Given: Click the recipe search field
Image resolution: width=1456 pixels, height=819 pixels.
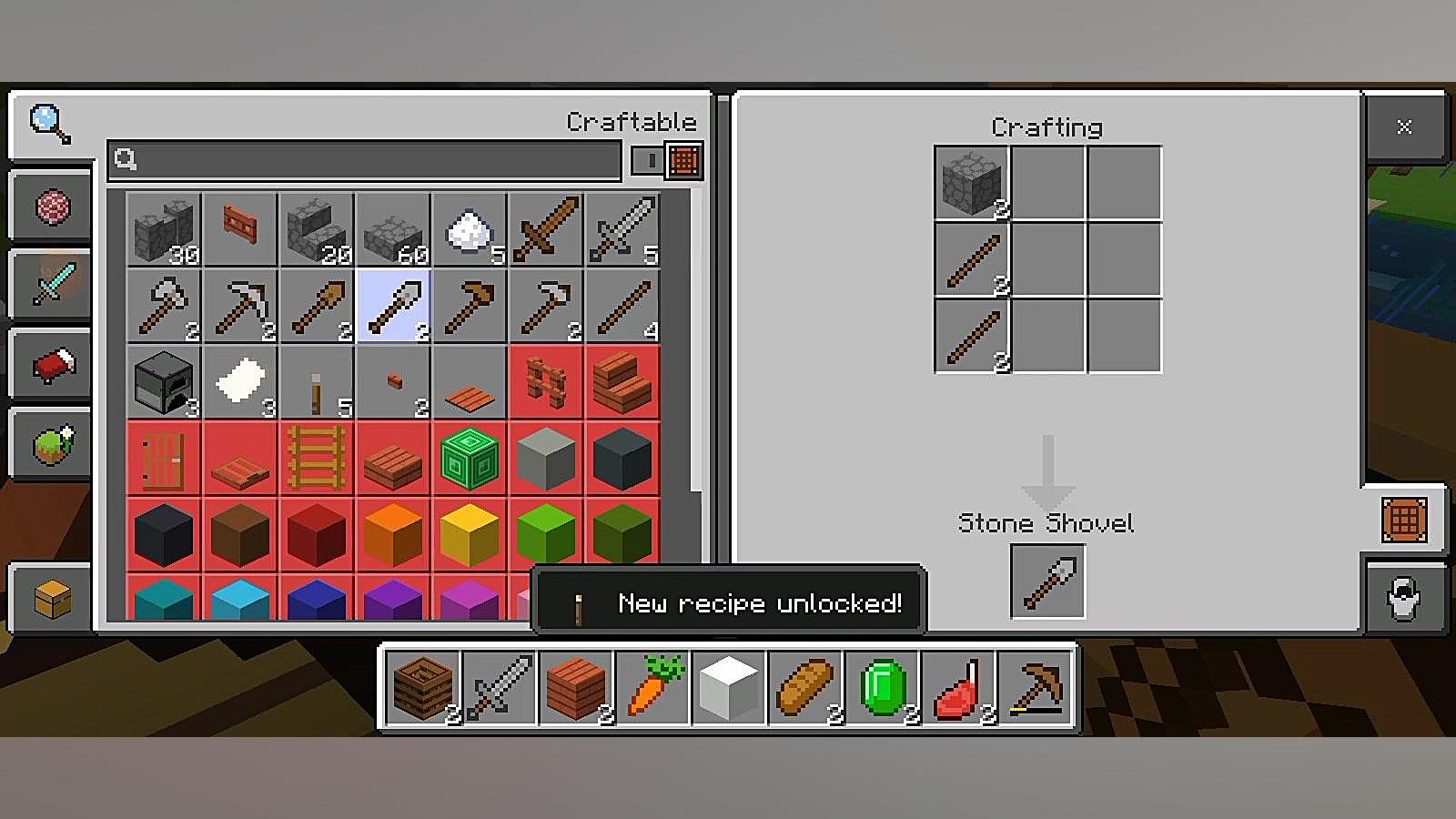Looking at the screenshot, I should click(364, 160).
